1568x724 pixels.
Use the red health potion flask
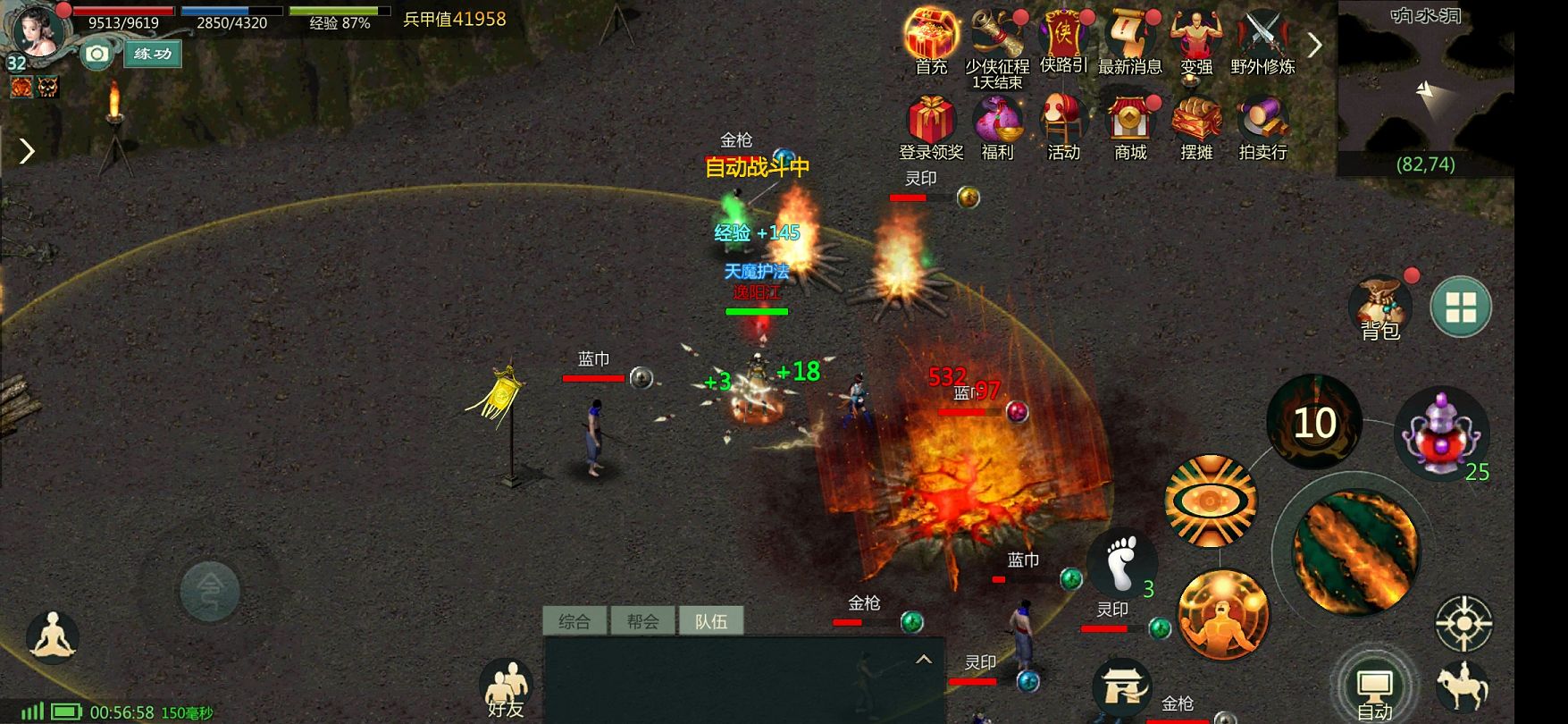pos(1440,434)
